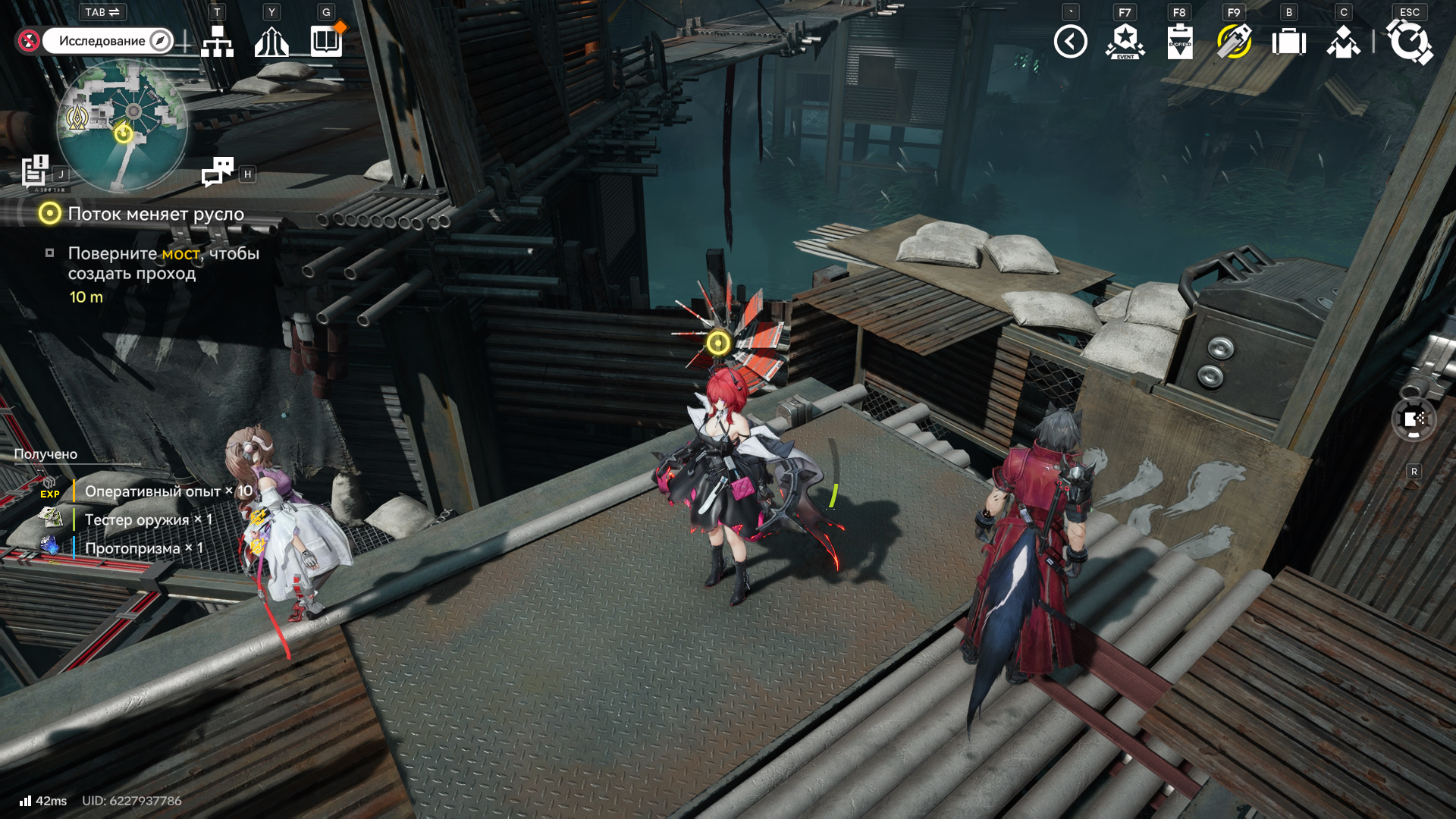Open the yellow circled weapon icon

pyautogui.click(x=1234, y=42)
